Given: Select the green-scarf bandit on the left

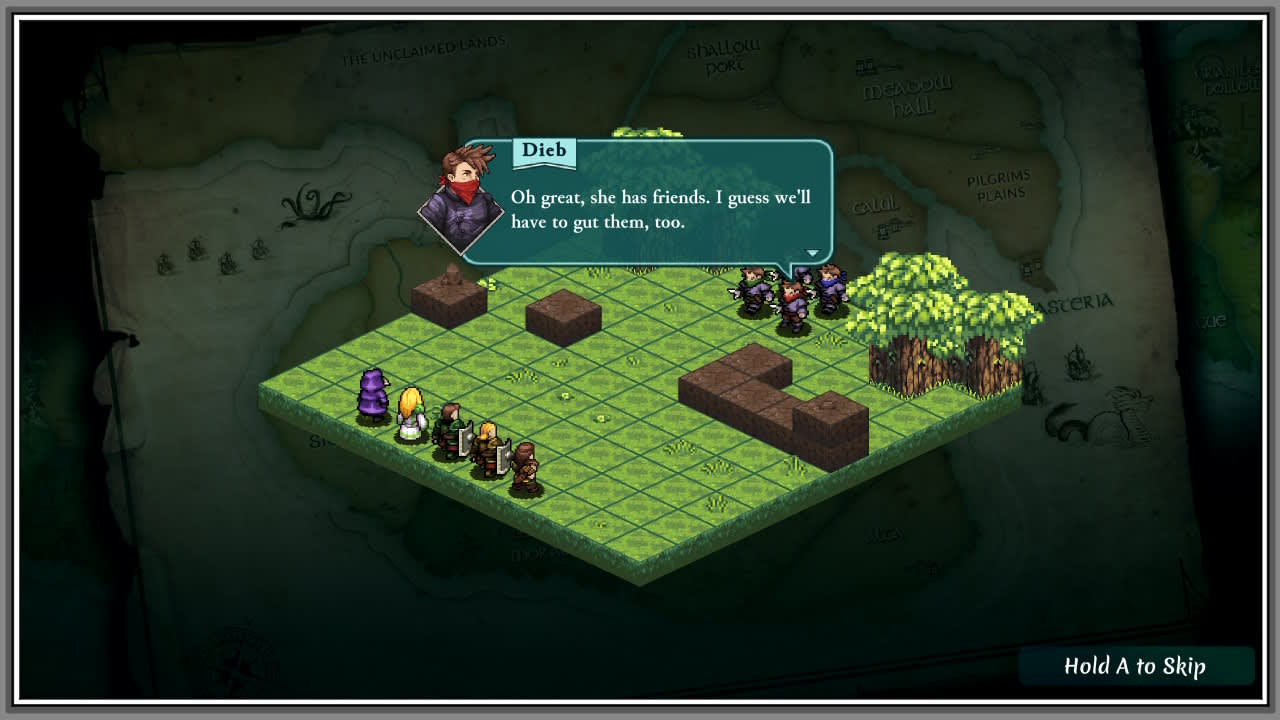Looking at the screenshot, I should point(753,288).
